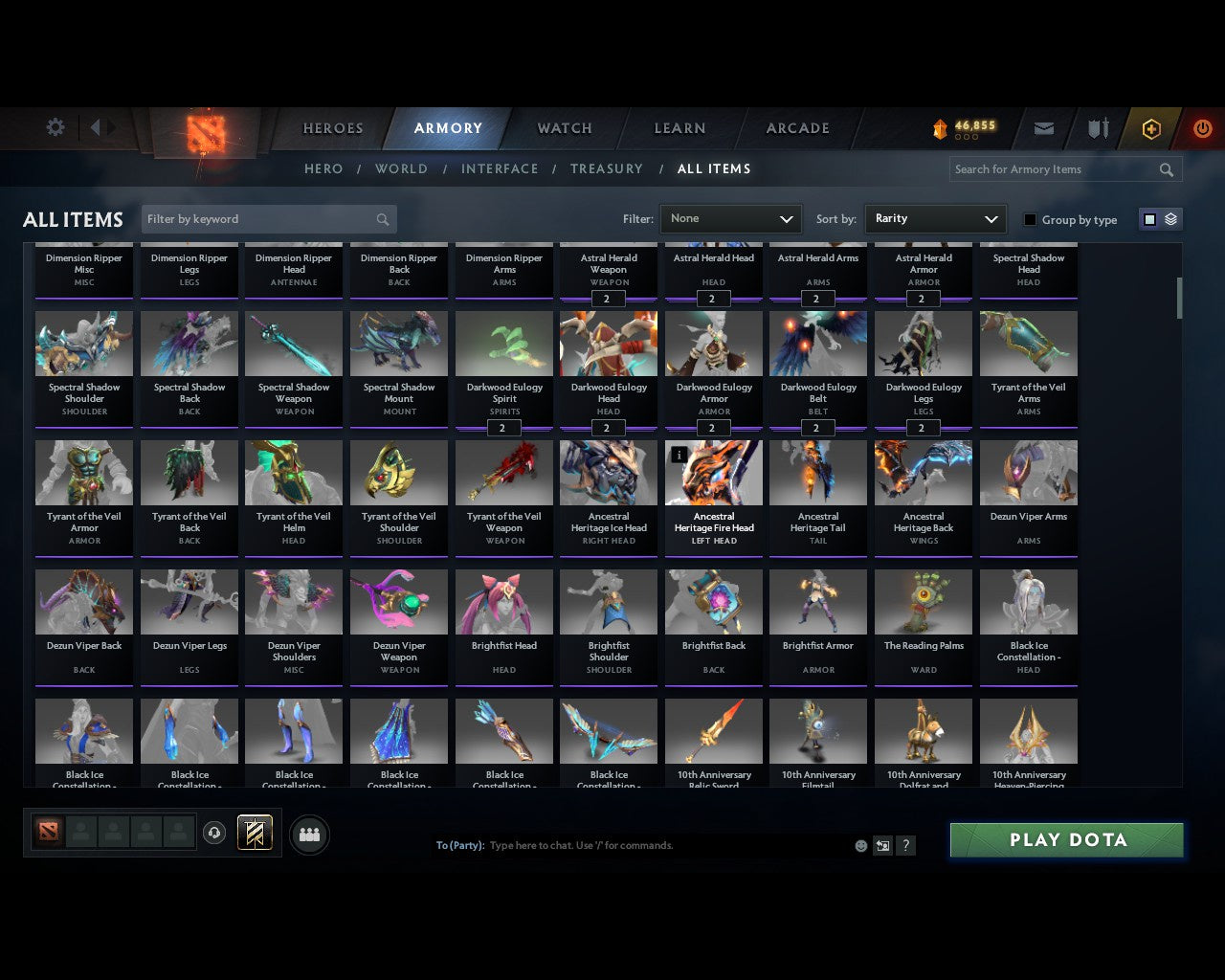The image size is (1225, 980).
Task: Select the Spectral Shadow Weapon item thumbnail
Action: (294, 343)
